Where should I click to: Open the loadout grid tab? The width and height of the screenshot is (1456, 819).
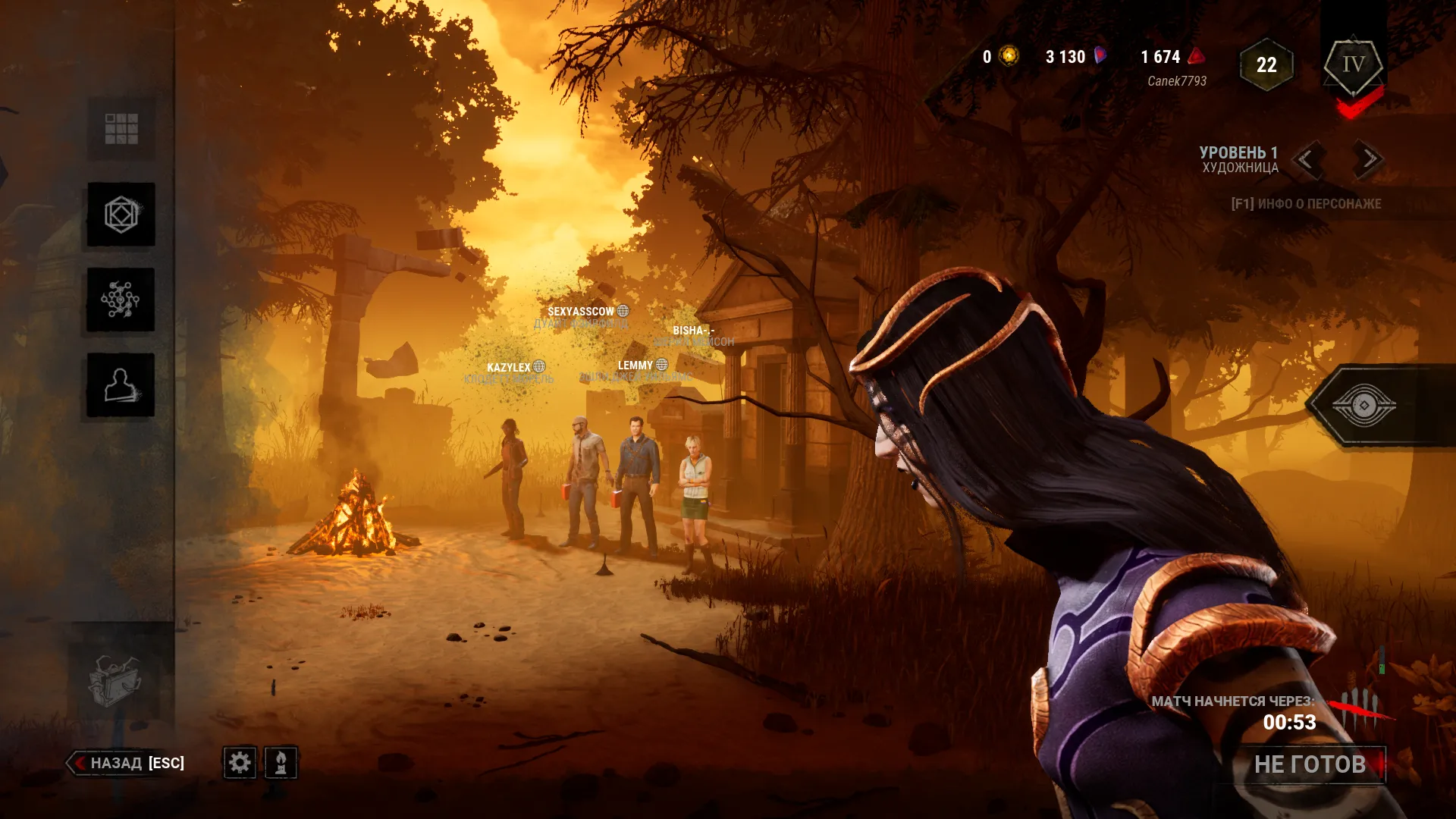pos(121,129)
